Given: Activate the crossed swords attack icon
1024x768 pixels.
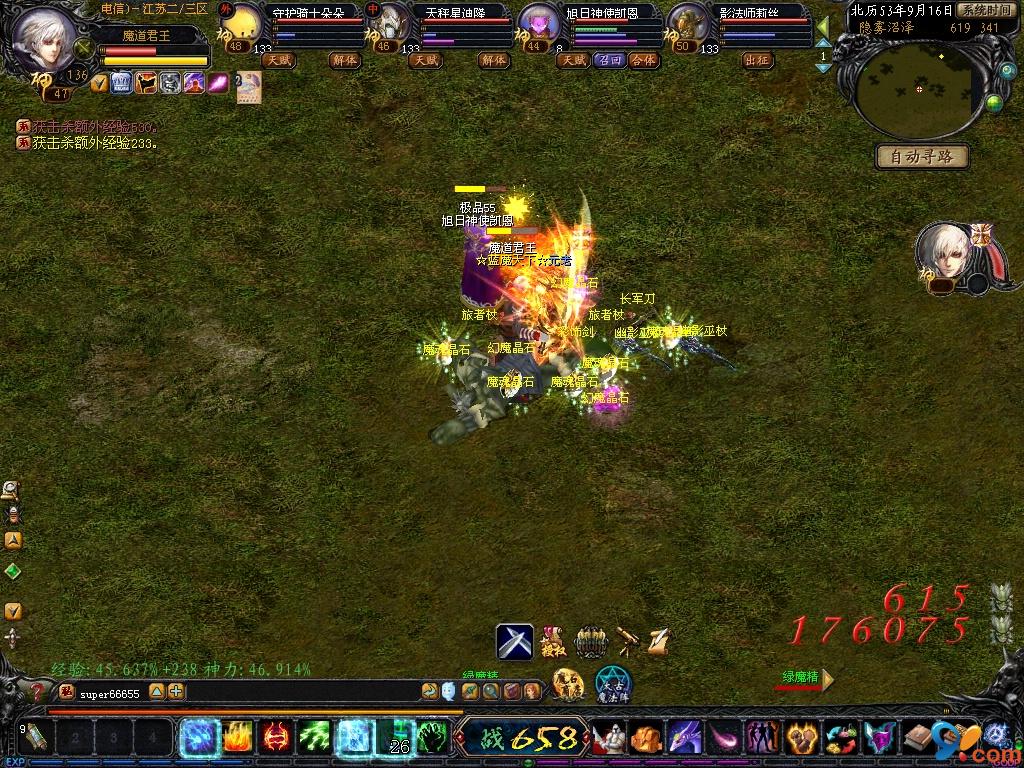Looking at the screenshot, I should (515, 641).
